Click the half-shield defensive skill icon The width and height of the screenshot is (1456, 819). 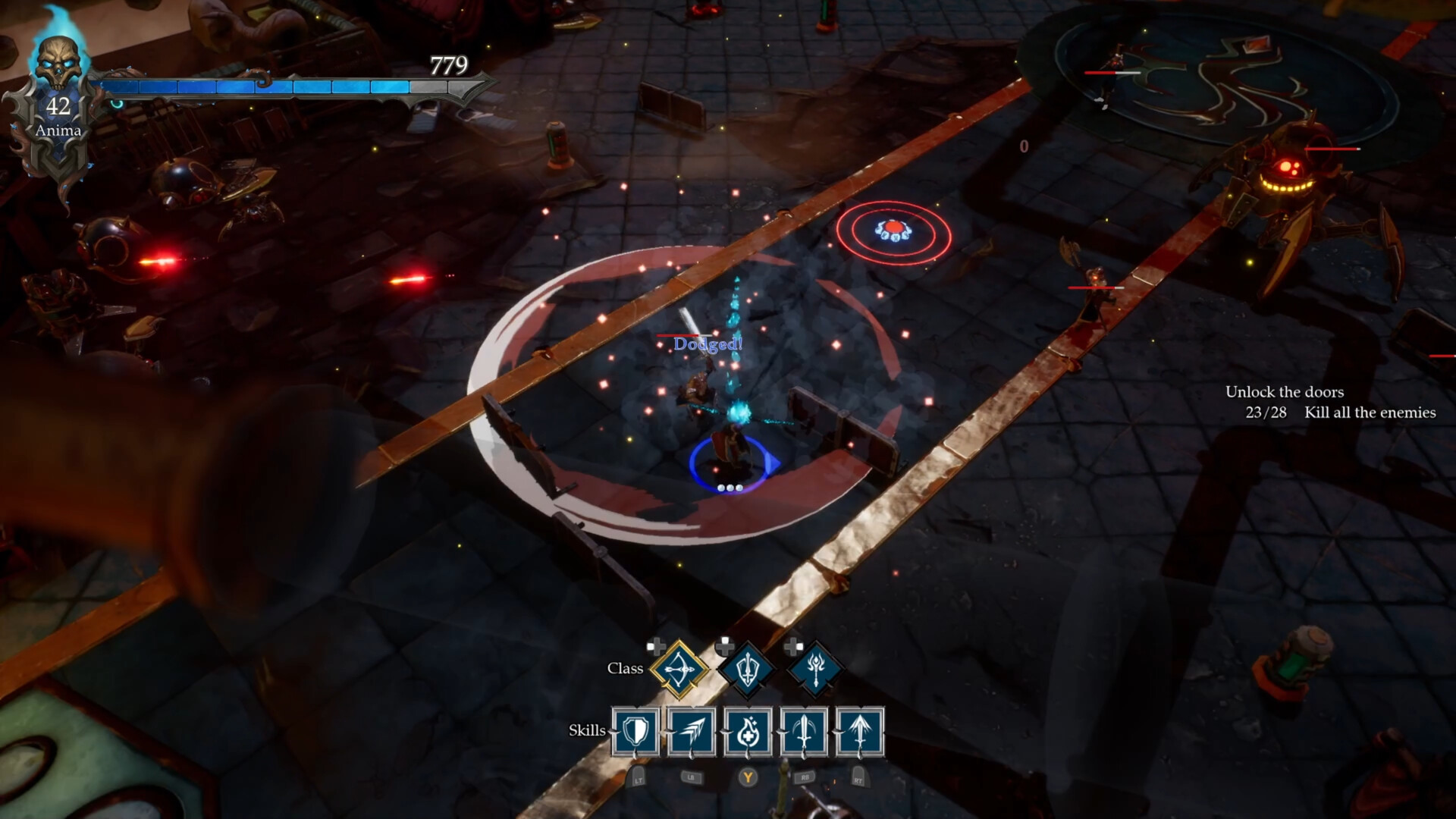click(635, 731)
